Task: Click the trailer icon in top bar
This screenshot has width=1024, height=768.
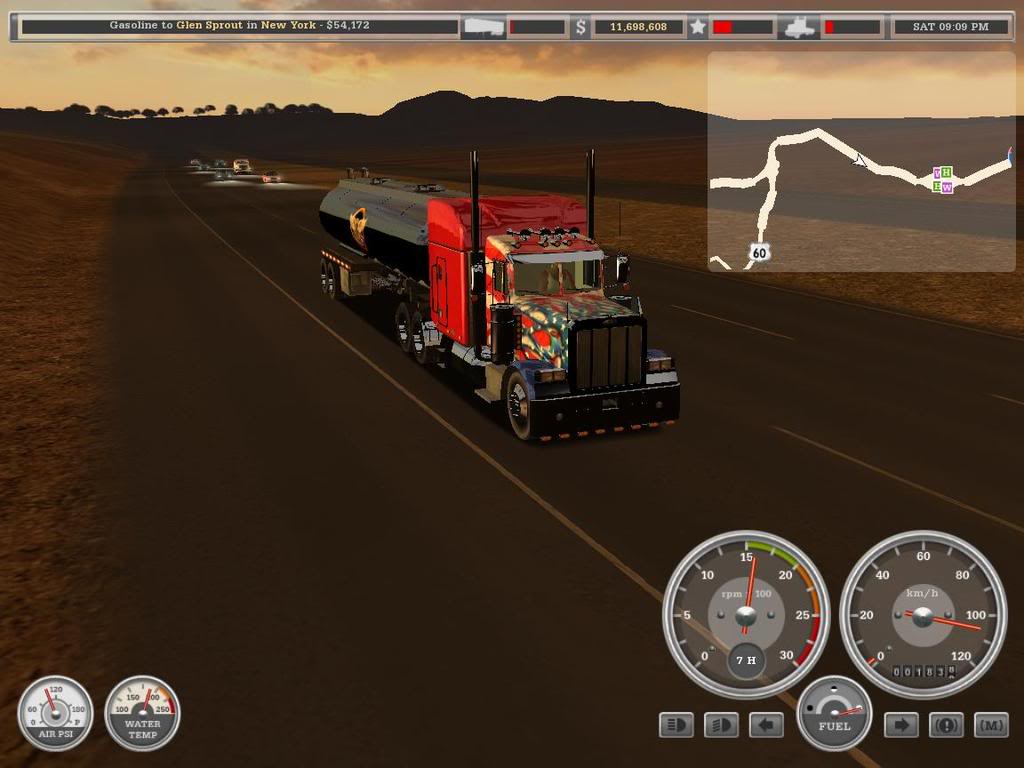Action: [482, 27]
